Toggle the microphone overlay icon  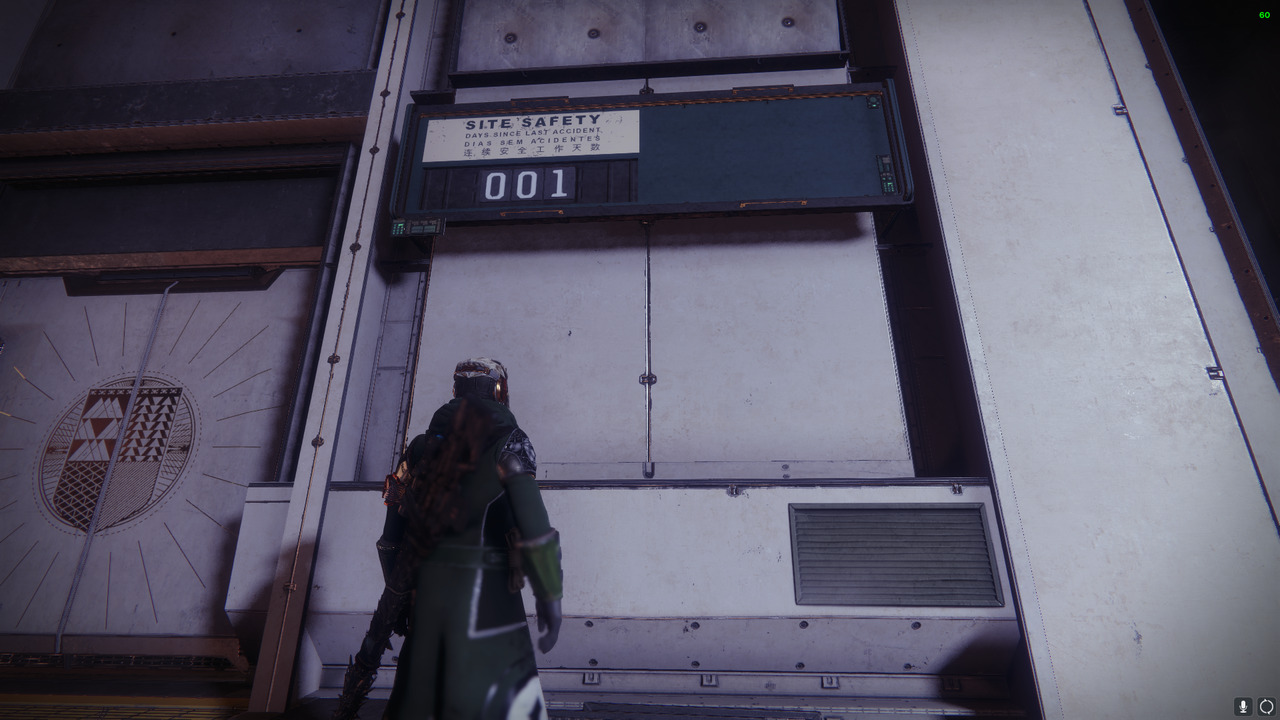coord(1243,706)
